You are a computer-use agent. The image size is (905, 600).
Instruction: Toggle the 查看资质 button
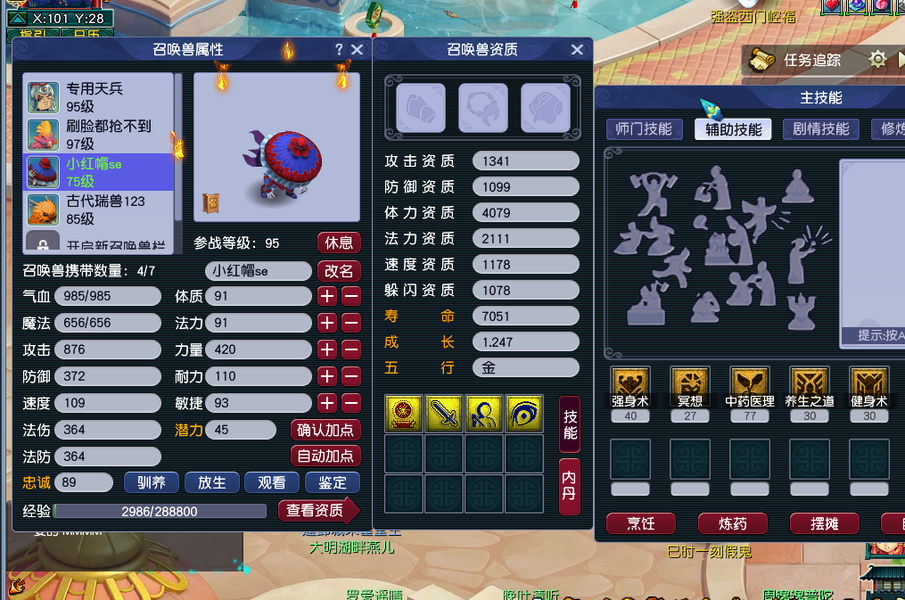click(316, 511)
